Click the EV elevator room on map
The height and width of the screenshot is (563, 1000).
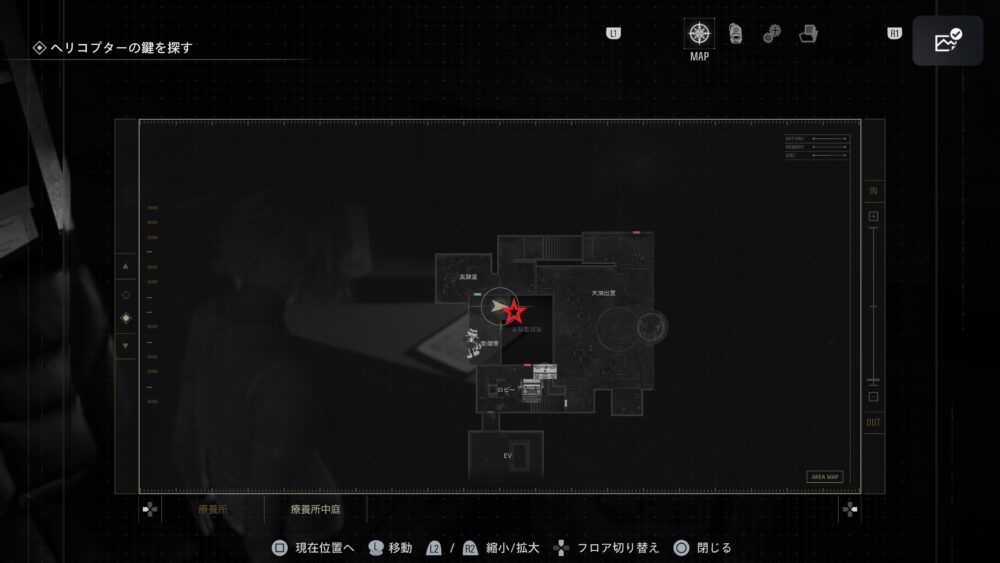coord(507,455)
